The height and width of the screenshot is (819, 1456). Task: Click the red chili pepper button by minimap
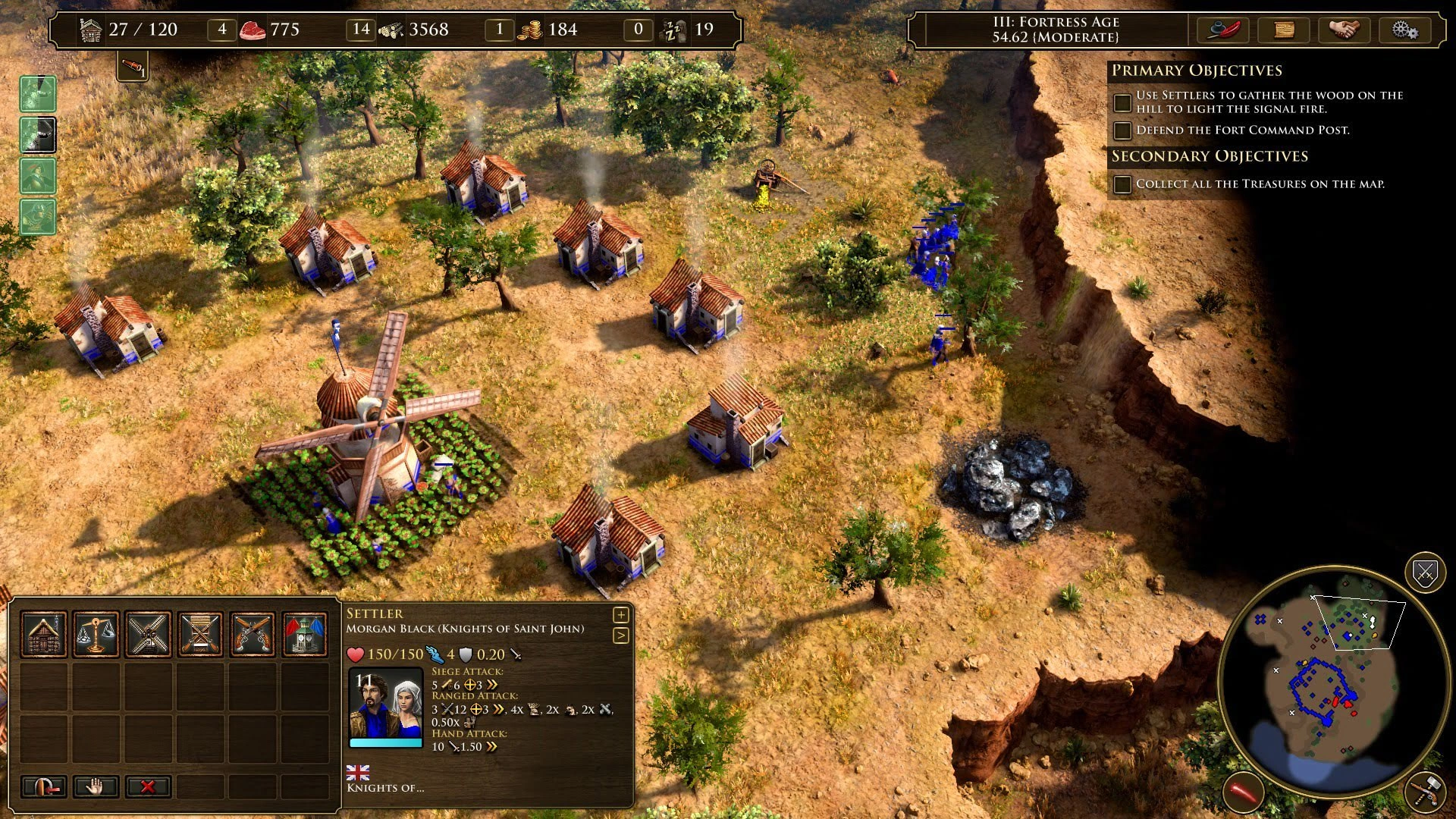[1244, 794]
